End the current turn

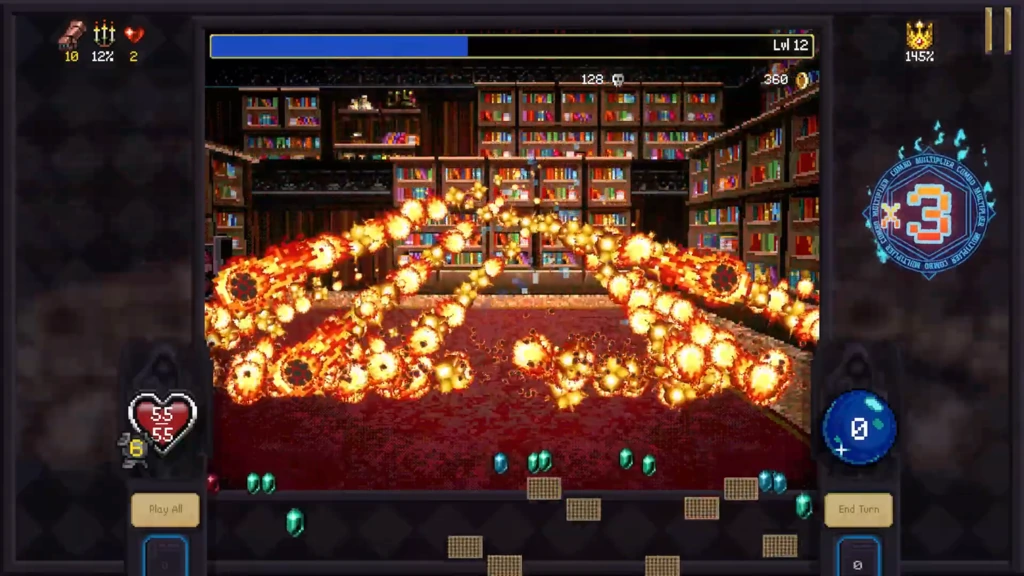pos(859,509)
